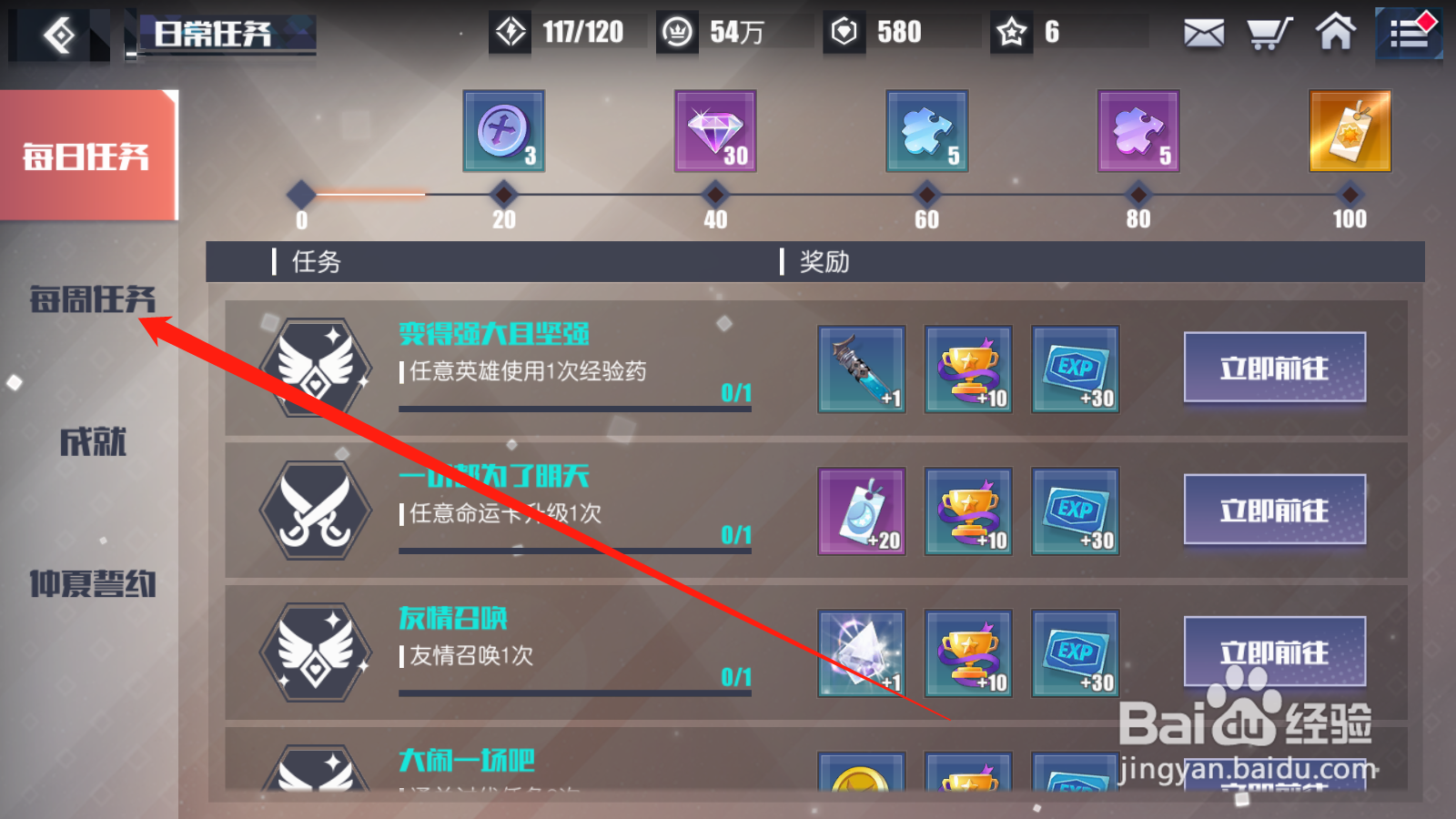This screenshot has height=819, width=1456.
Task: Open the mail icon in top bar
Action: click(x=1203, y=32)
